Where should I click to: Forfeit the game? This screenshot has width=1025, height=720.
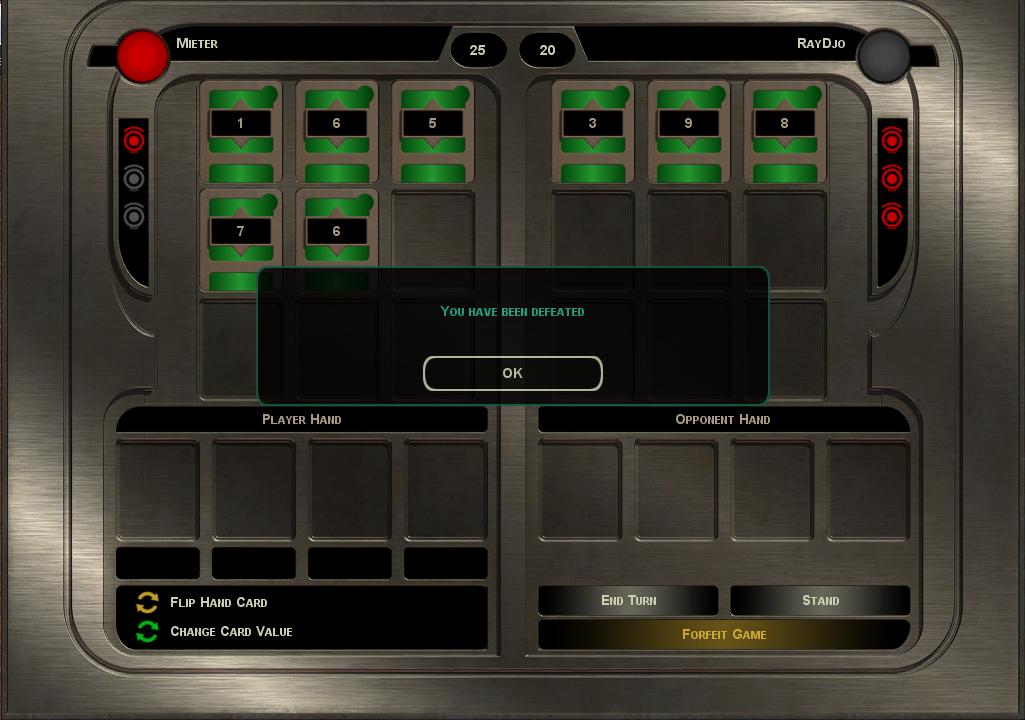click(724, 634)
